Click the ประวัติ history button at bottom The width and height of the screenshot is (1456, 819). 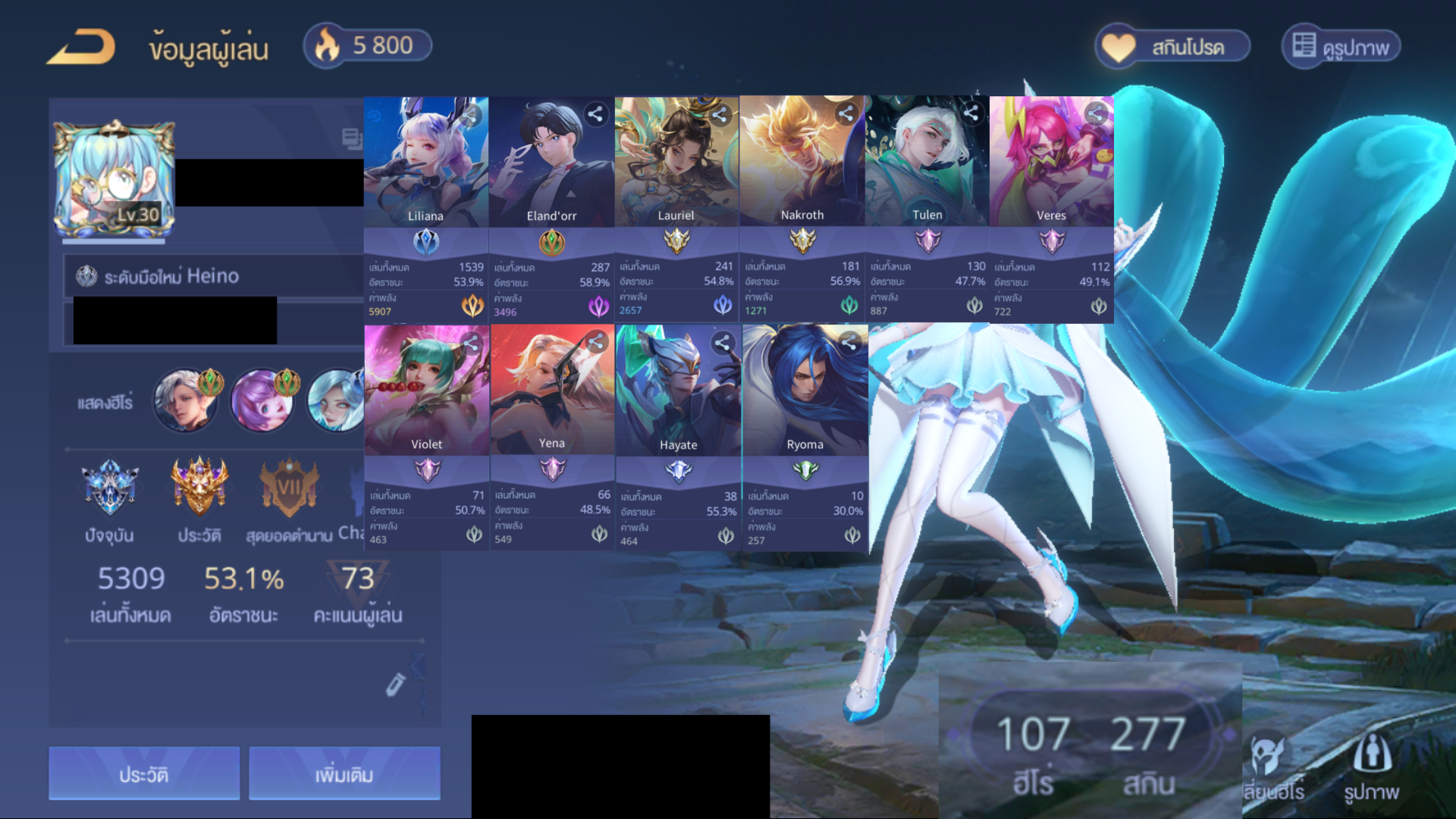tap(144, 773)
